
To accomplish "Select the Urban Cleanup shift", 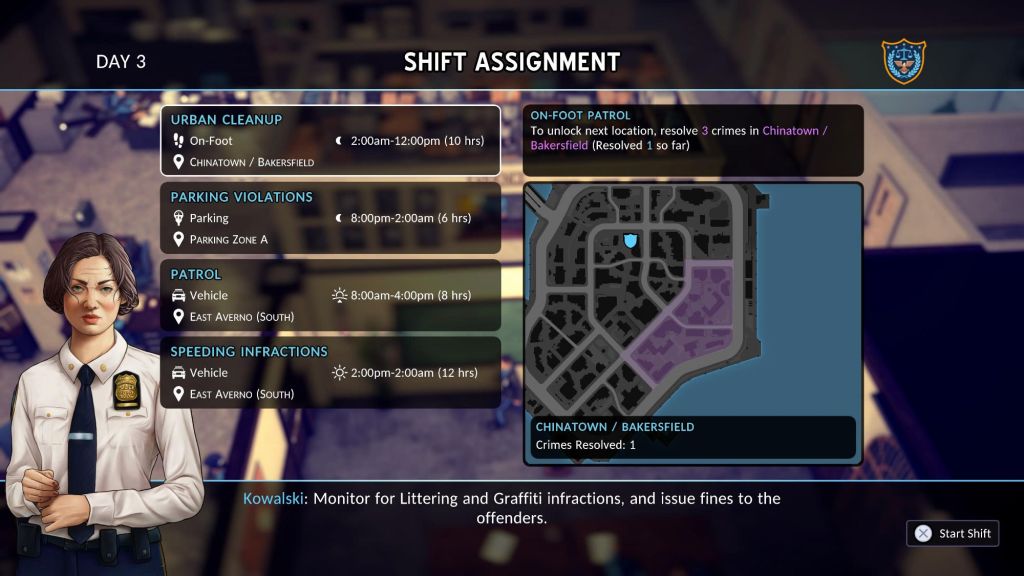I will click(x=330, y=141).
